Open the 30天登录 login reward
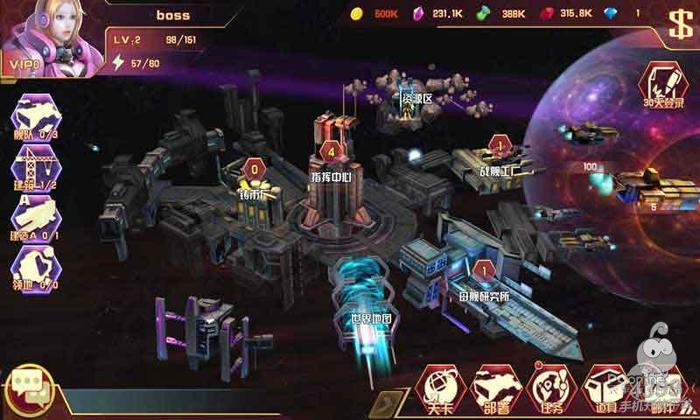Viewport: 700px width, 420px height. tap(661, 84)
